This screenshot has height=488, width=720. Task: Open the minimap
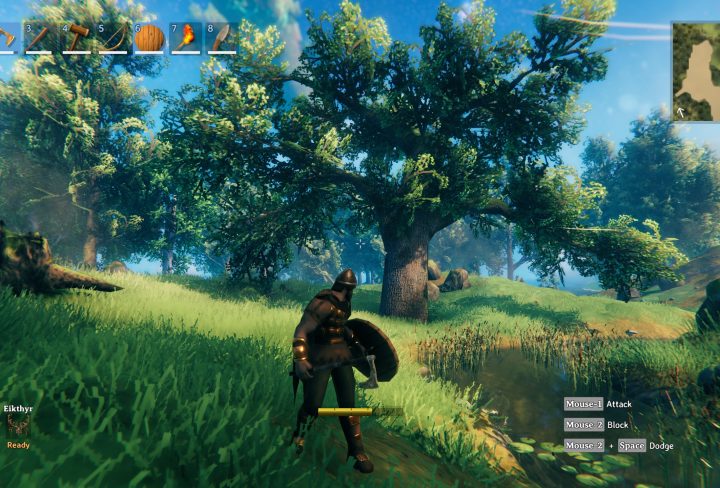coord(696,72)
